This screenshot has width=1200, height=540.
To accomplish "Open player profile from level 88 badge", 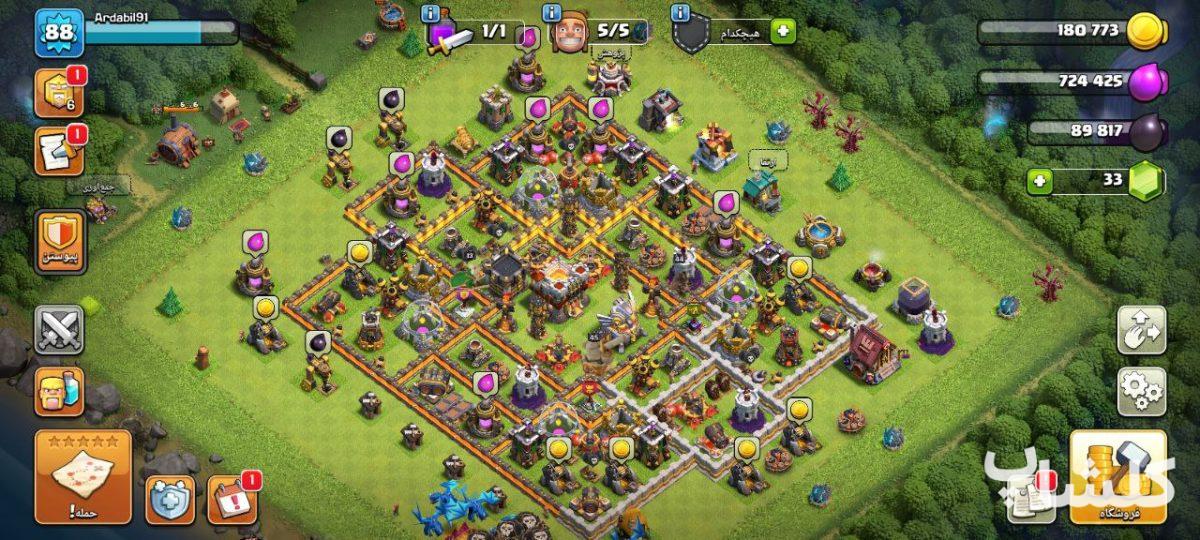I will tap(59, 34).
